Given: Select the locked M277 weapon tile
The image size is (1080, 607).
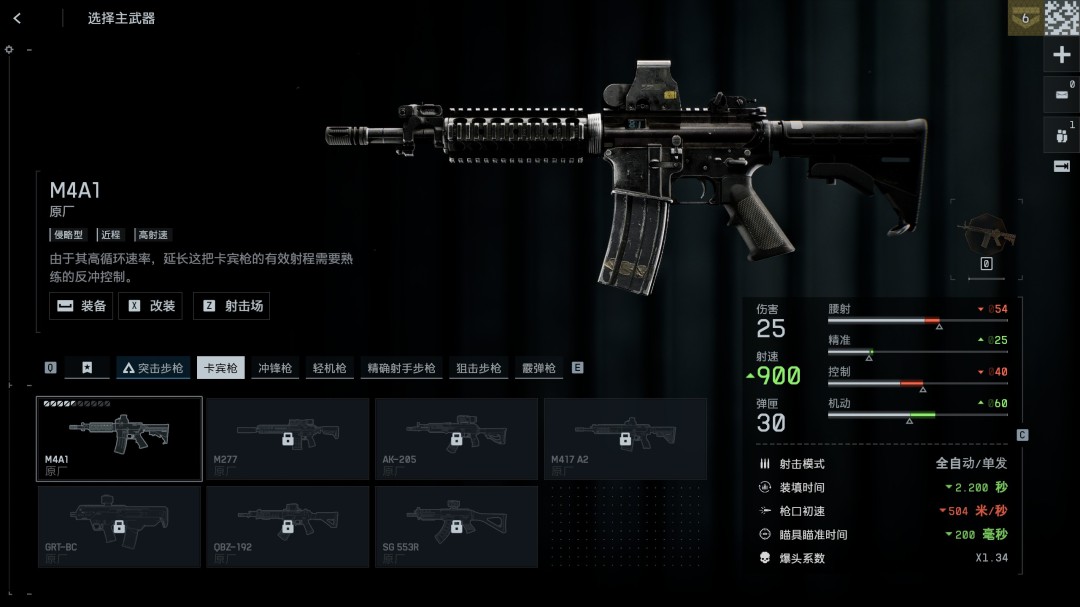Looking at the screenshot, I should [287, 438].
